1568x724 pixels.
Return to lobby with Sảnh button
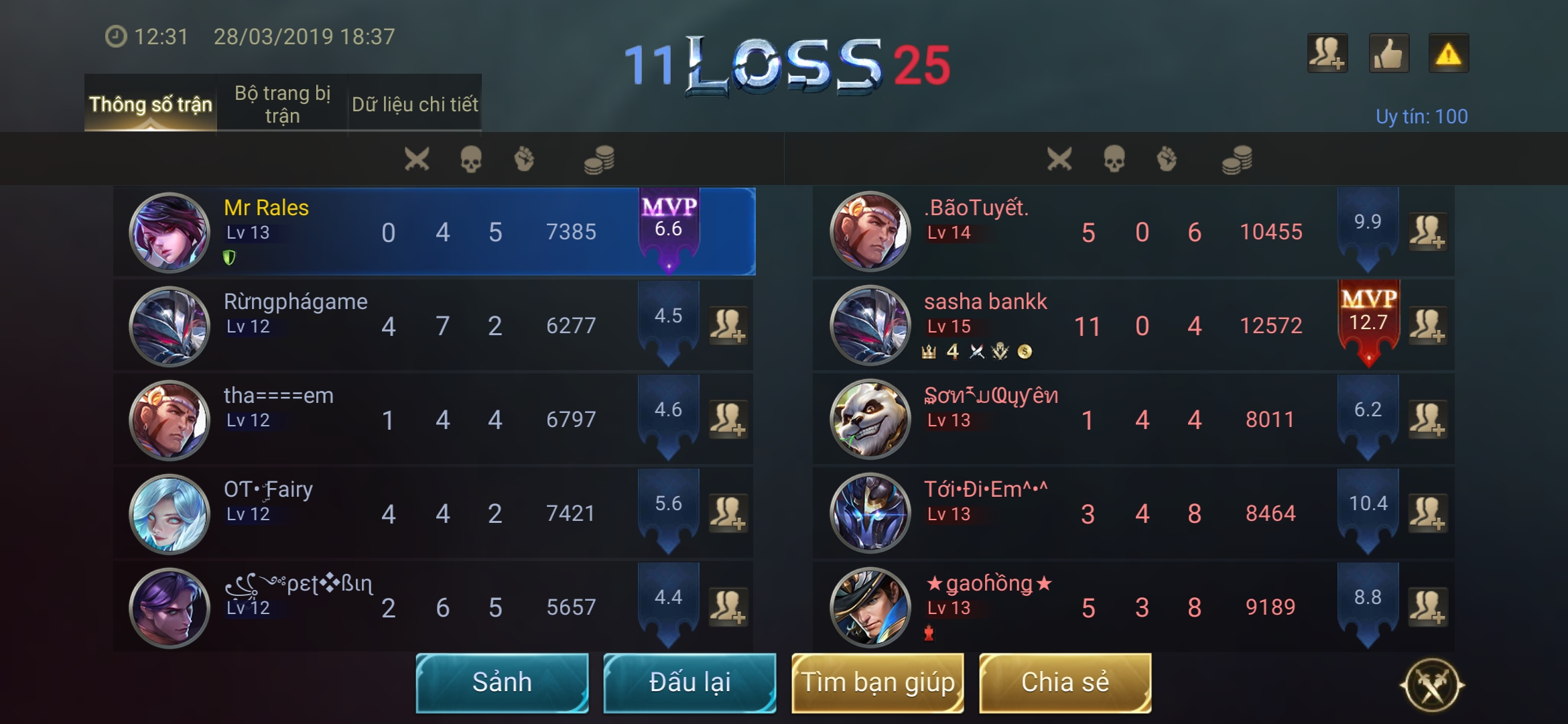pos(502,682)
